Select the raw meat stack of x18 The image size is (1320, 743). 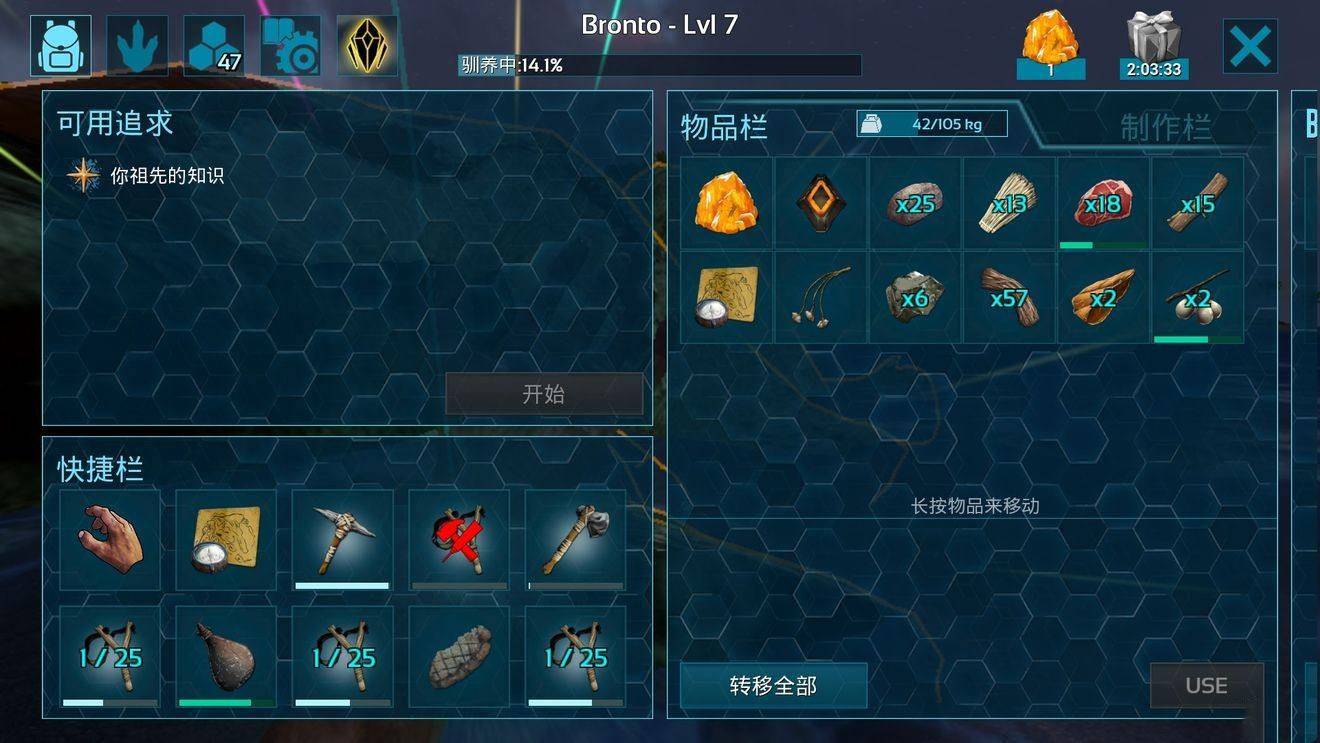1104,203
